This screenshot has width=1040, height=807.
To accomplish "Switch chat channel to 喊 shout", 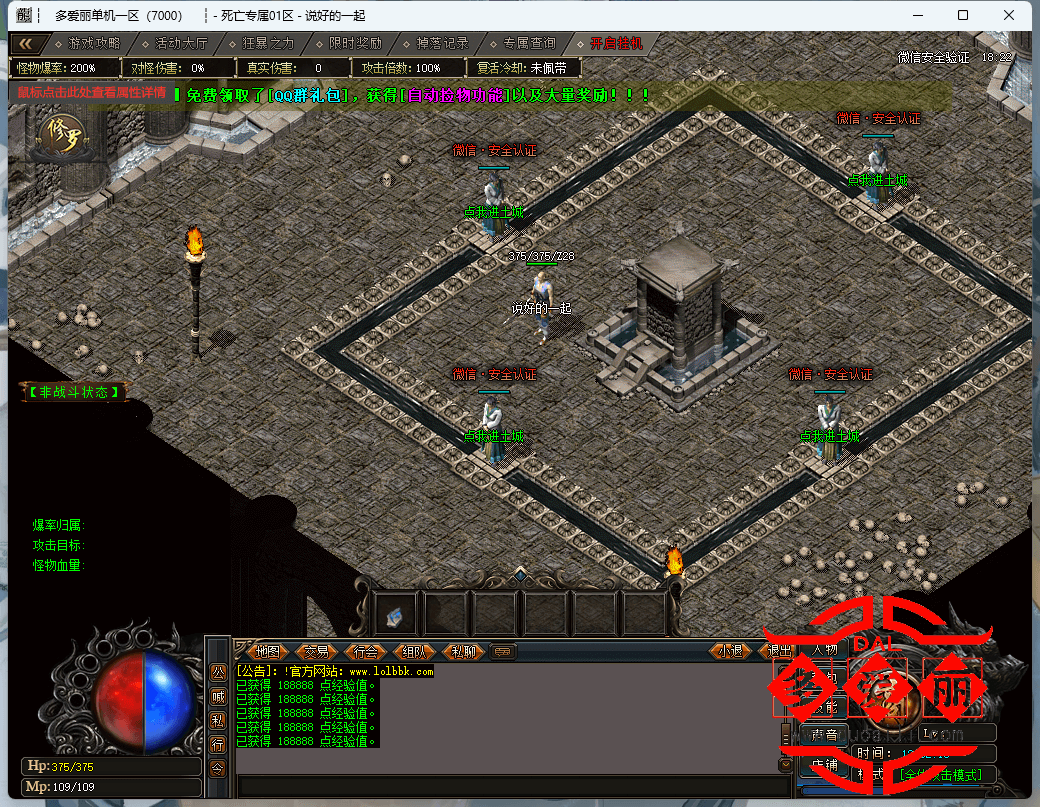I will (x=218, y=696).
